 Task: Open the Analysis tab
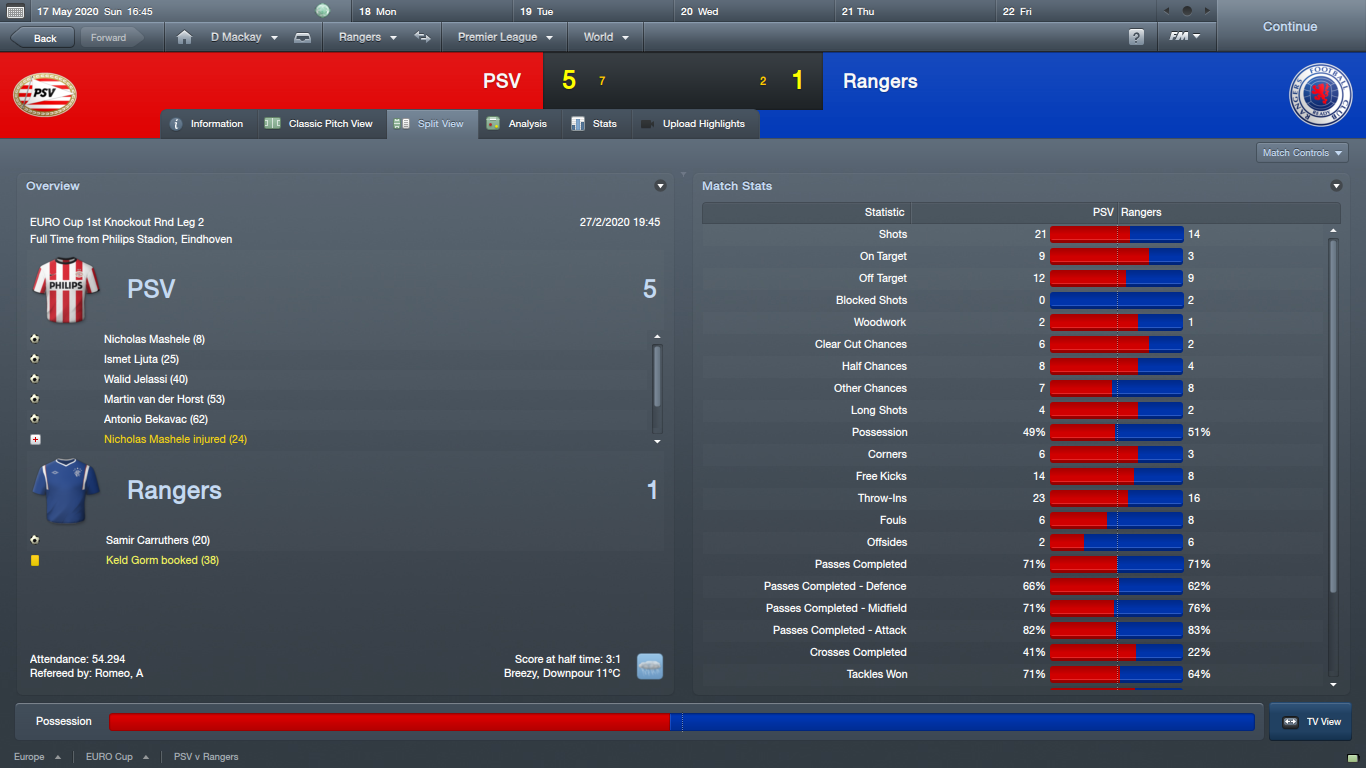click(518, 124)
